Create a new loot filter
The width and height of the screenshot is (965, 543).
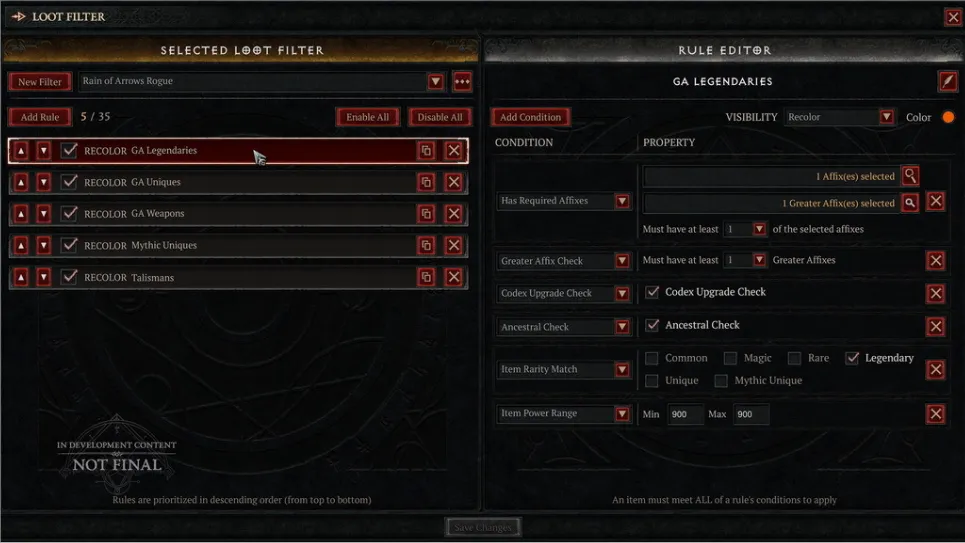(40, 82)
